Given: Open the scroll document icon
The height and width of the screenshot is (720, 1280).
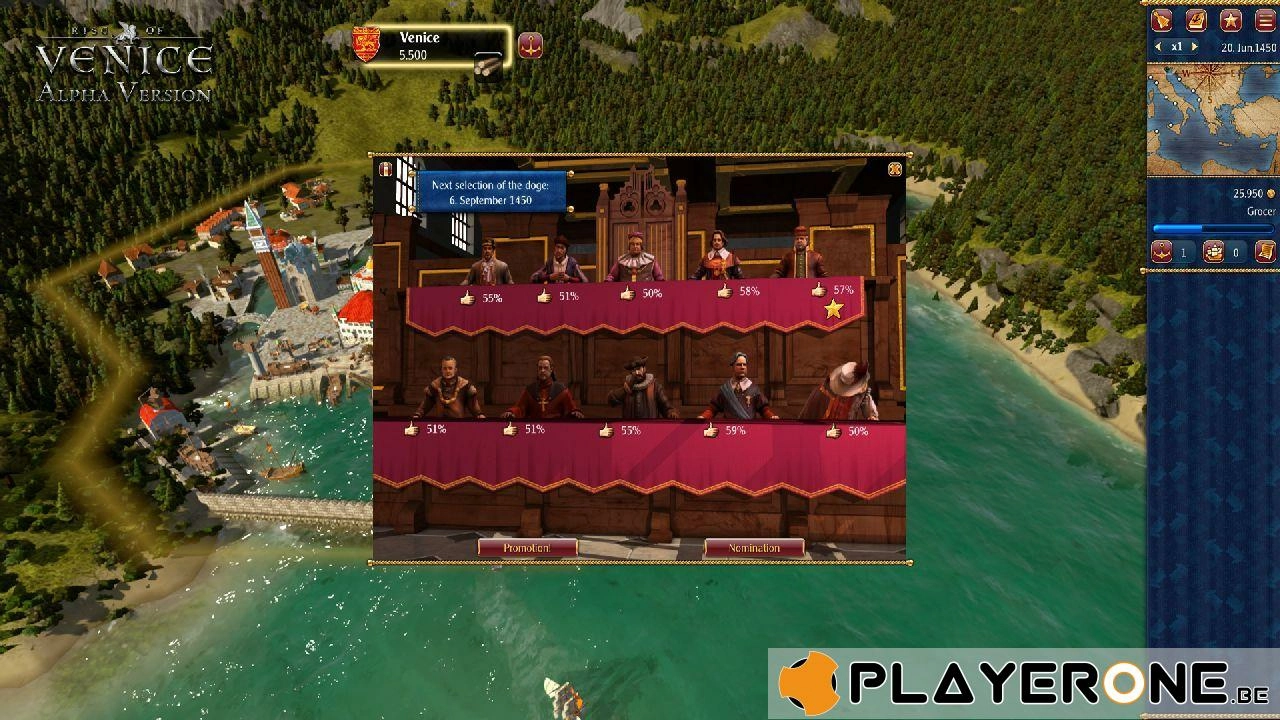Looking at the screenshot, I should [x=1265, y=252].
